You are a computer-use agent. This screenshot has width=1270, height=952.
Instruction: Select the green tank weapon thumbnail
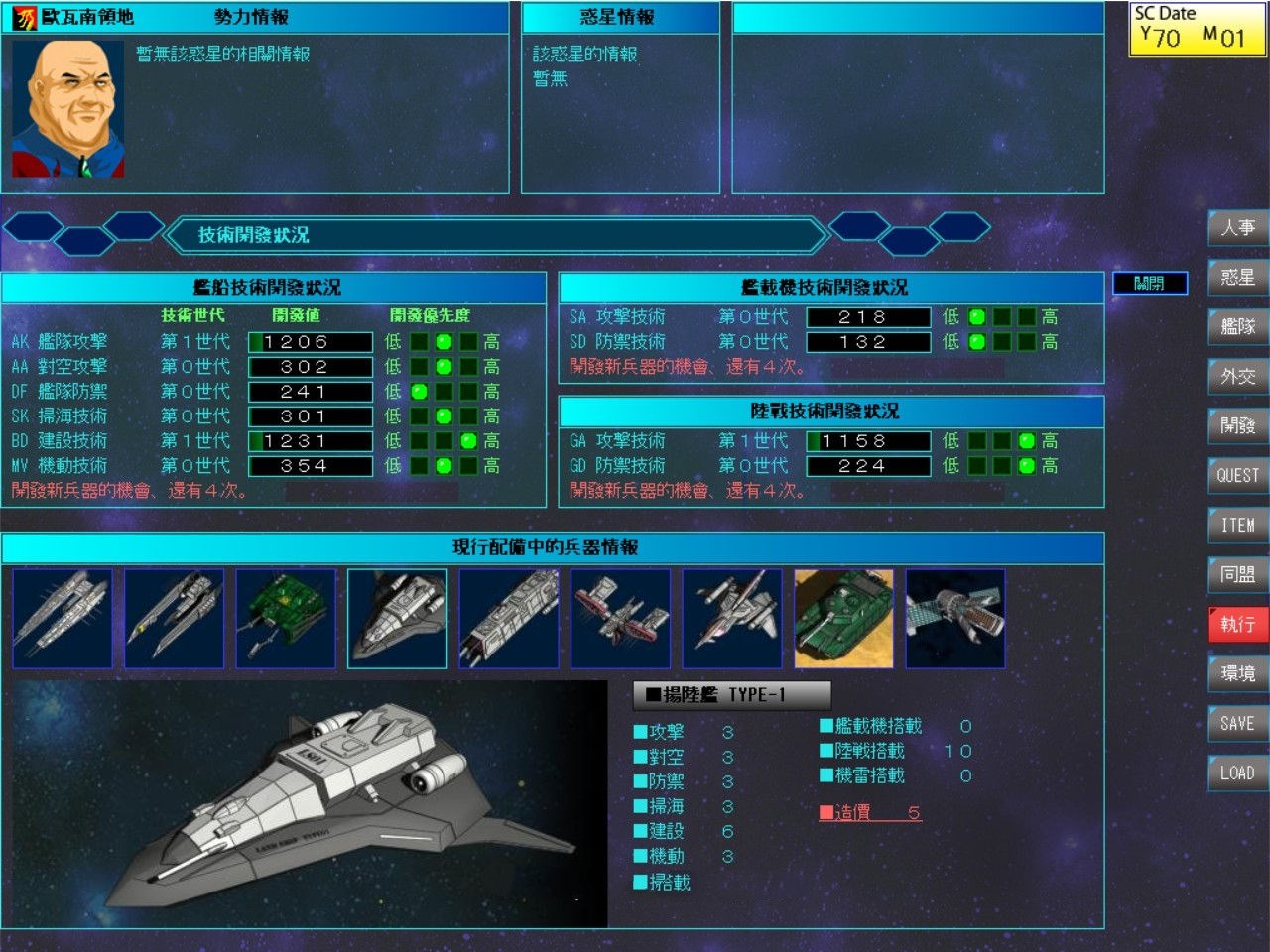click(x=843, y=619)
